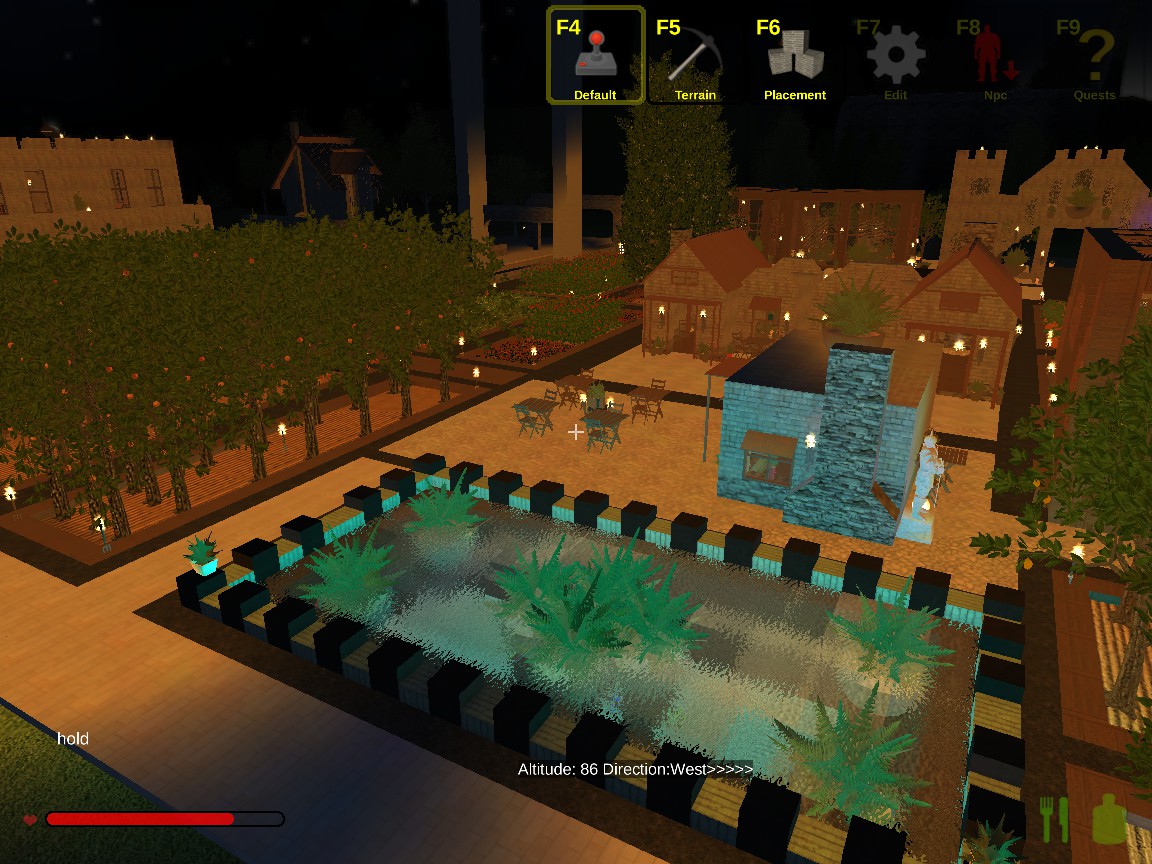The width and height of the screenshot is (1152, 864).
Task: Open the Placement blocks mode
Action: click(x=795, y=56)
